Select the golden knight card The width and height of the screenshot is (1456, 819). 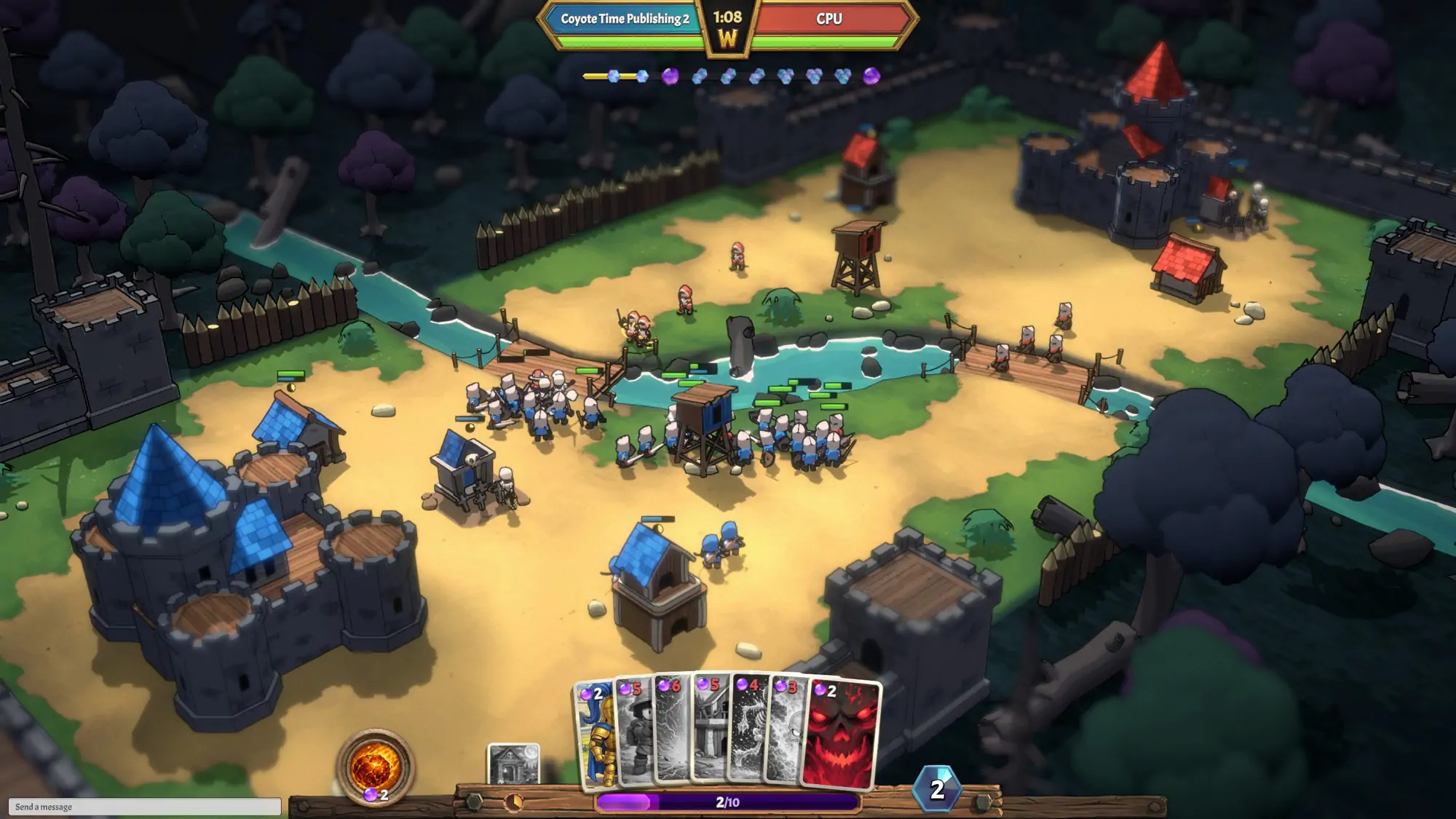coord(596,735)
